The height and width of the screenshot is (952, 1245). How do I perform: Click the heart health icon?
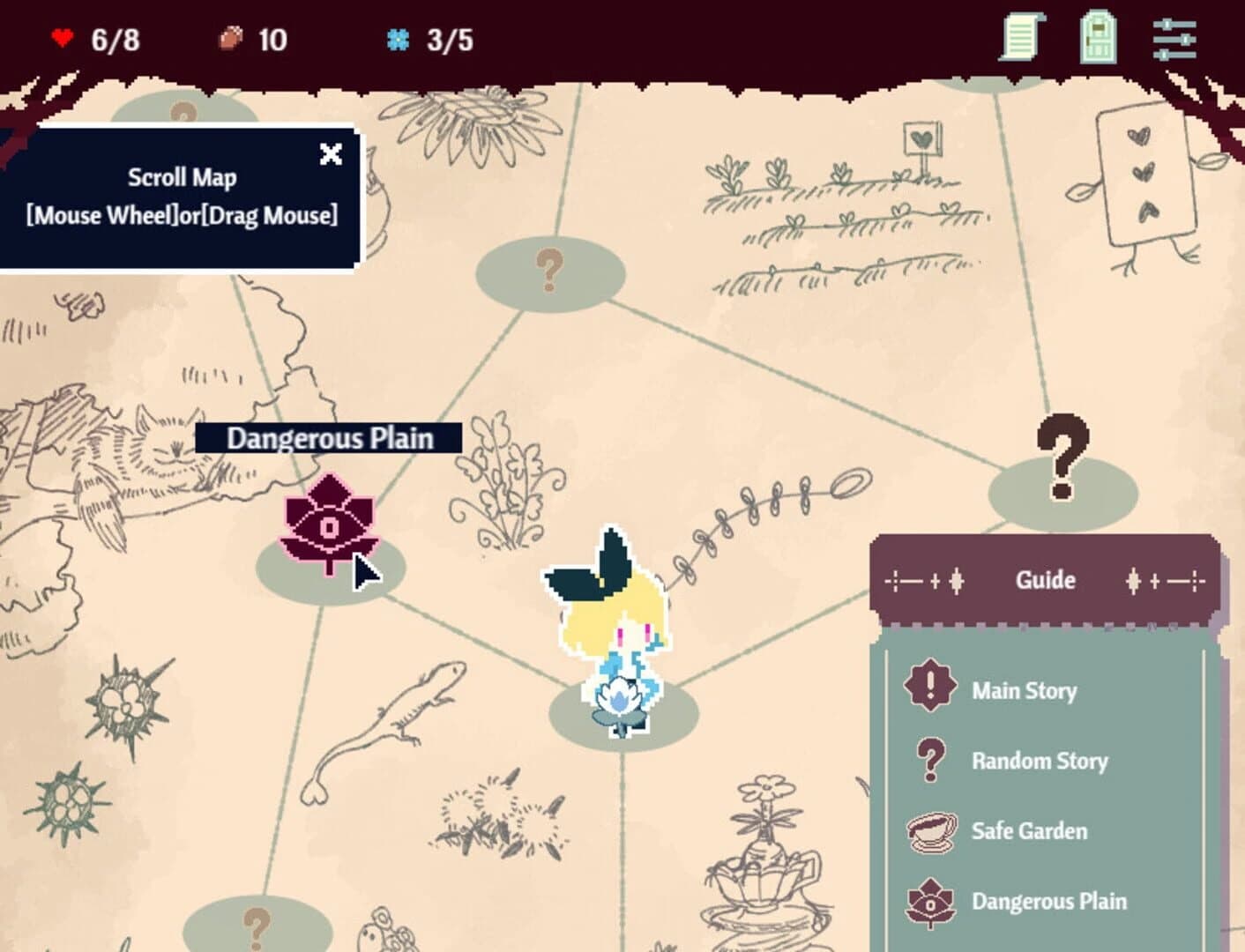click(62, 38)
